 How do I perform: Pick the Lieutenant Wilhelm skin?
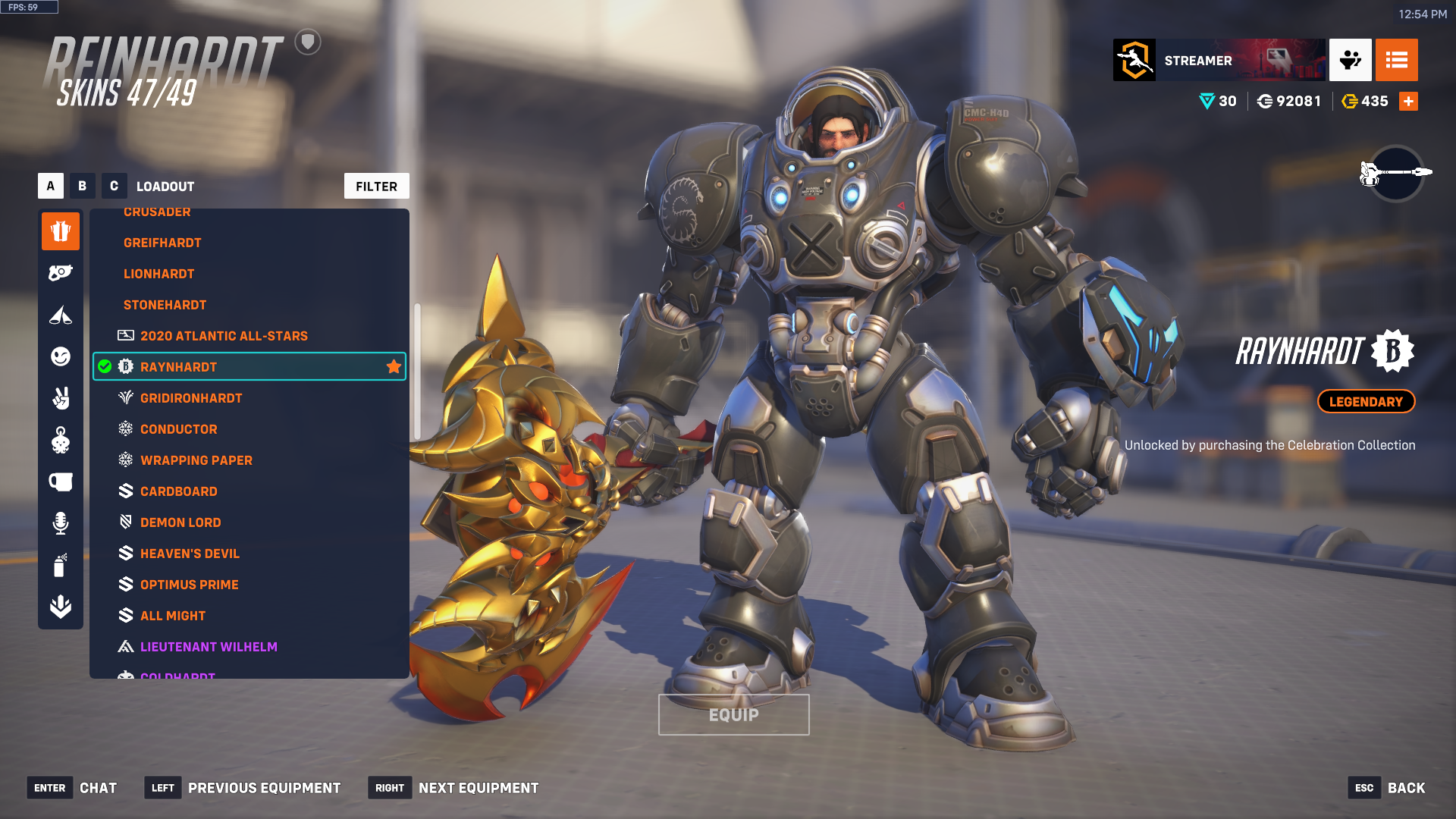click(x=209, y=647)
